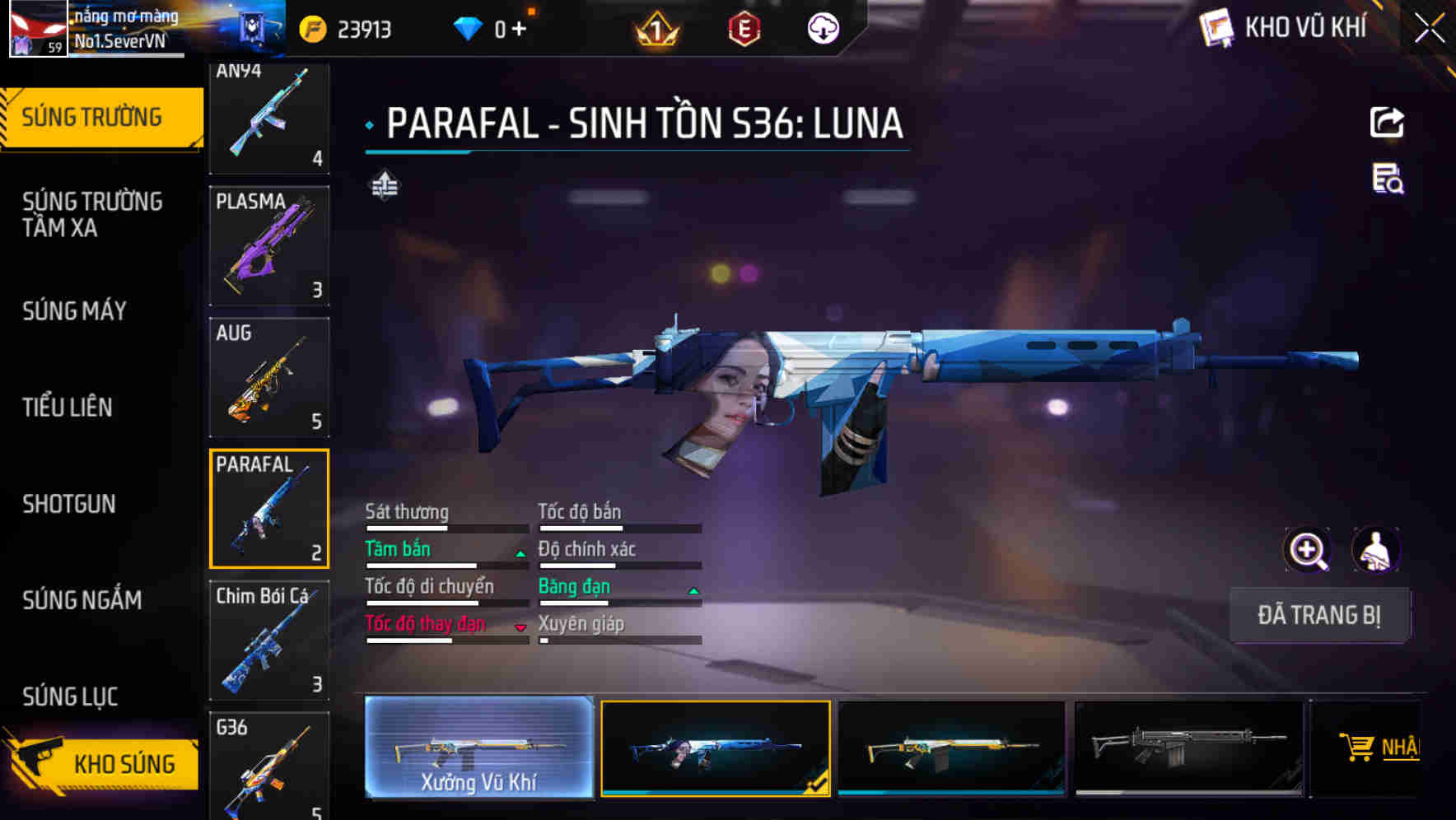Pick the Chim Bói Cá weapon tile
Image resolution: width=1456 pixels, height=820 pixels.
(x=269, y=640)
